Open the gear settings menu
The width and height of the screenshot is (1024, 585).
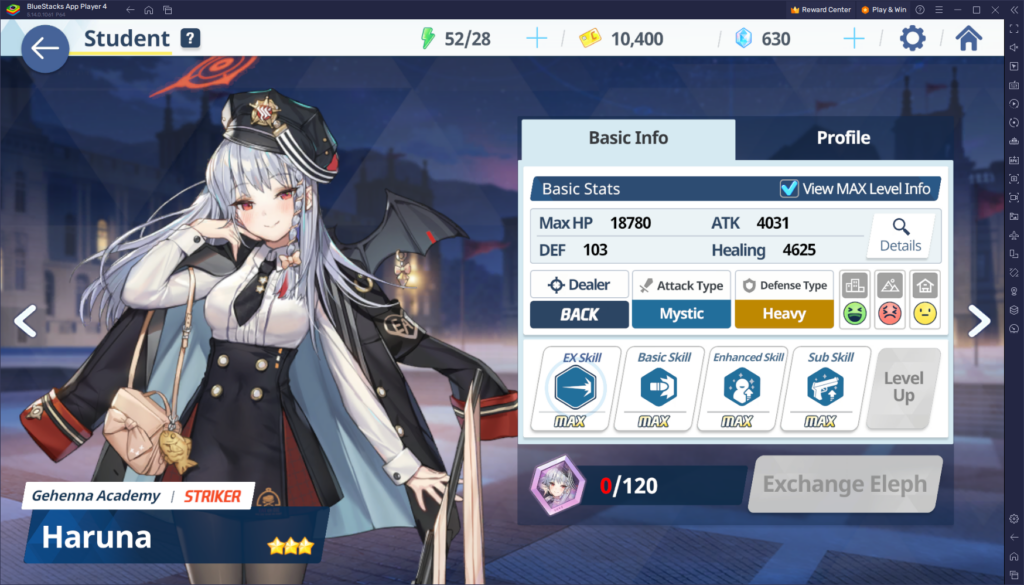pos(912,39)
